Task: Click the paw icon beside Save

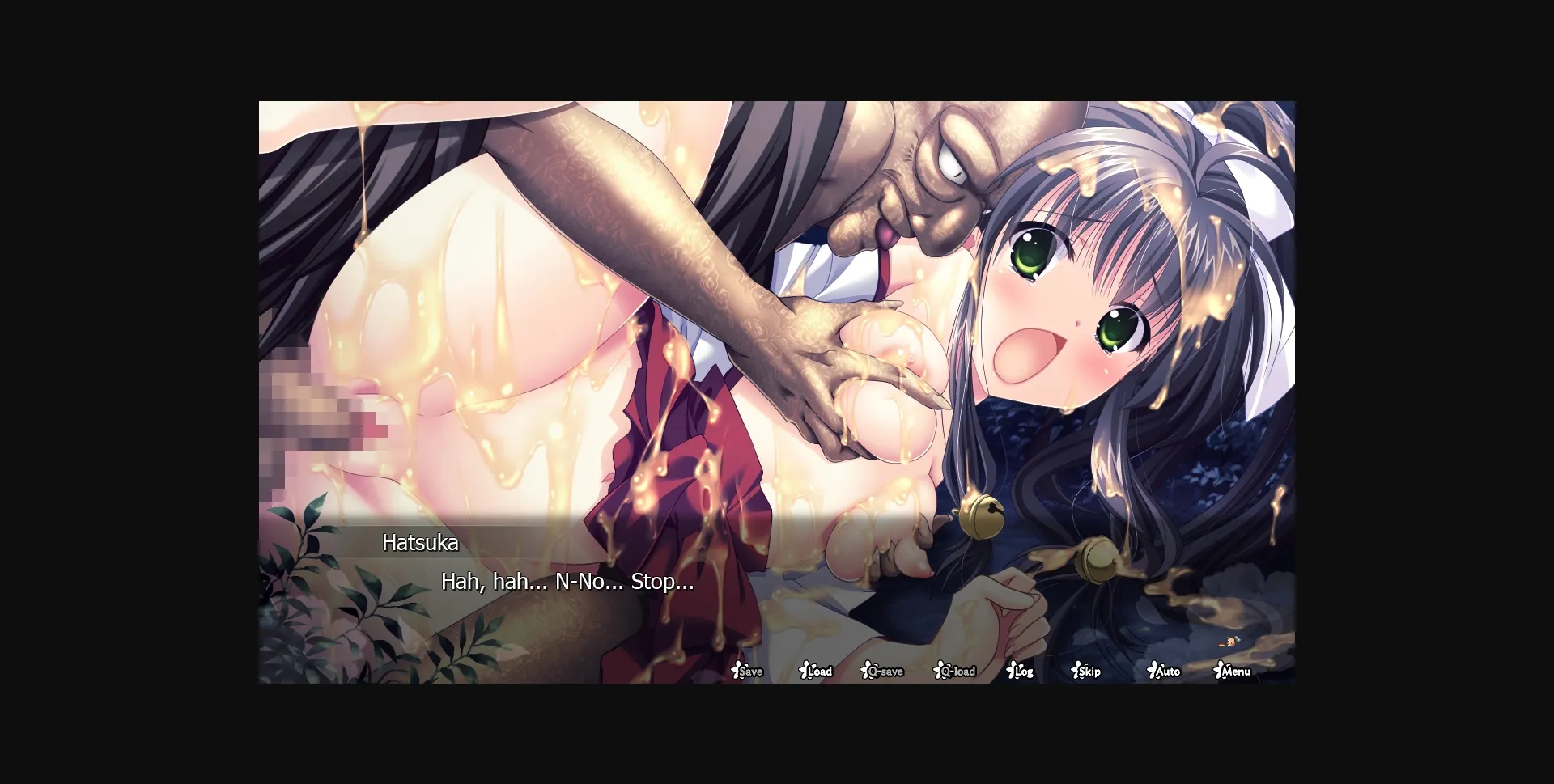Action: point(738,670)
